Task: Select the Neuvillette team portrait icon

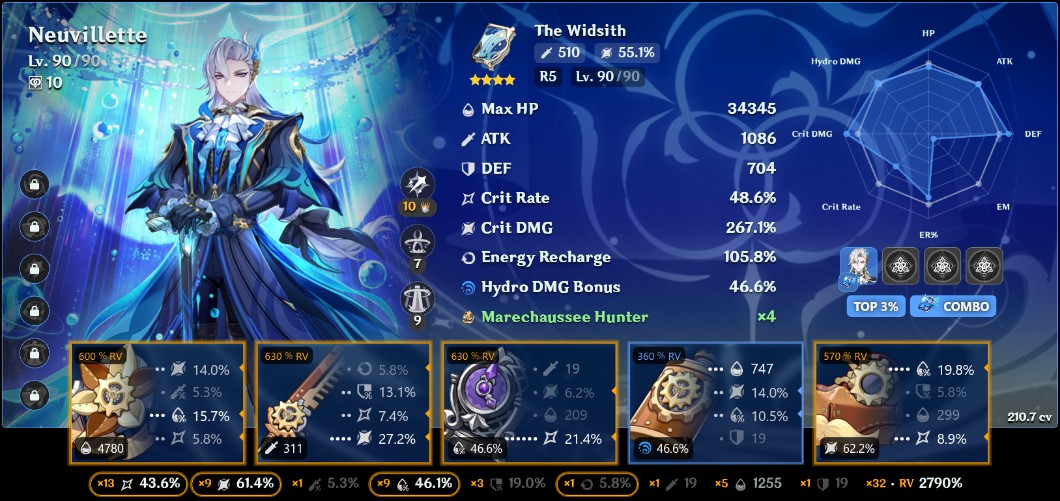Action: click(x=859, y=266)
